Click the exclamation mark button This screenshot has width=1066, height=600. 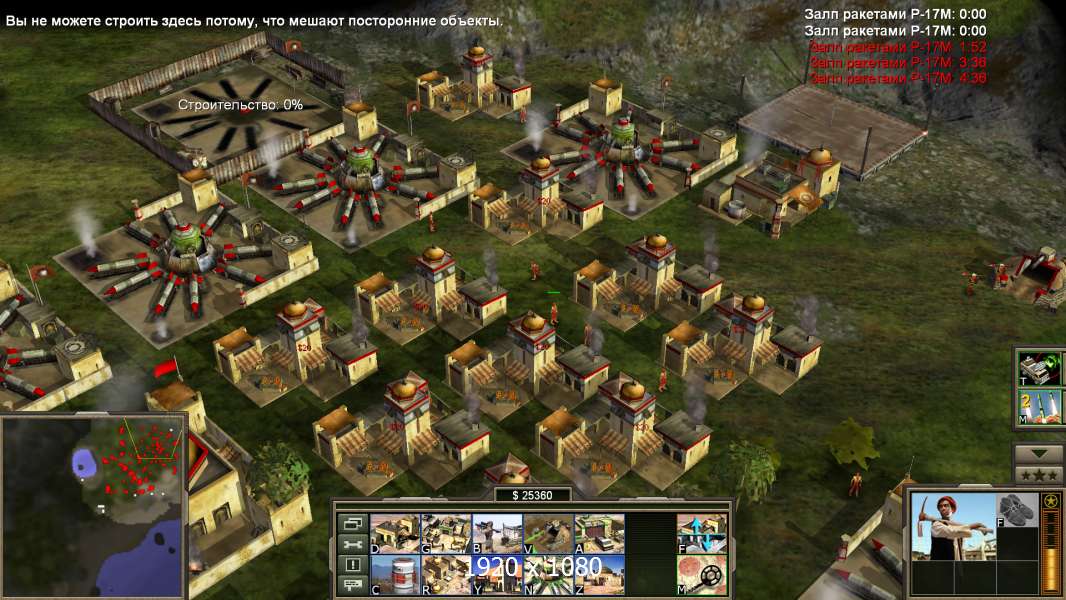coord(351,565)
